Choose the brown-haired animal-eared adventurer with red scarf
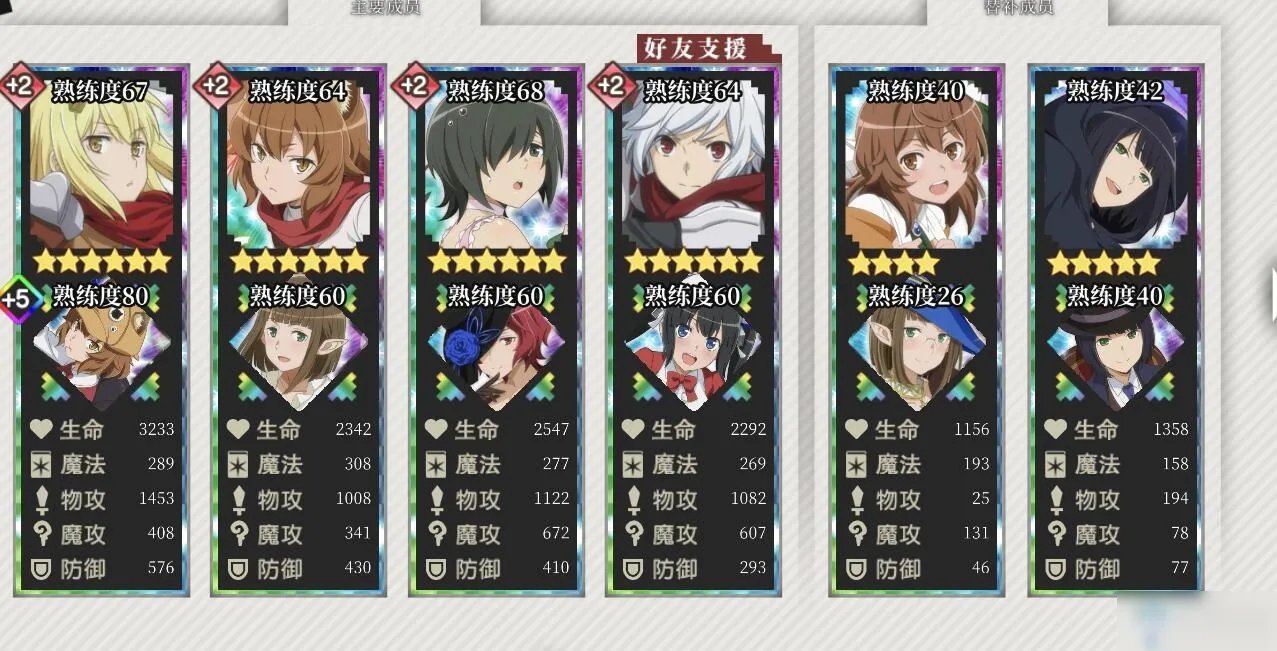 [298, 170]
